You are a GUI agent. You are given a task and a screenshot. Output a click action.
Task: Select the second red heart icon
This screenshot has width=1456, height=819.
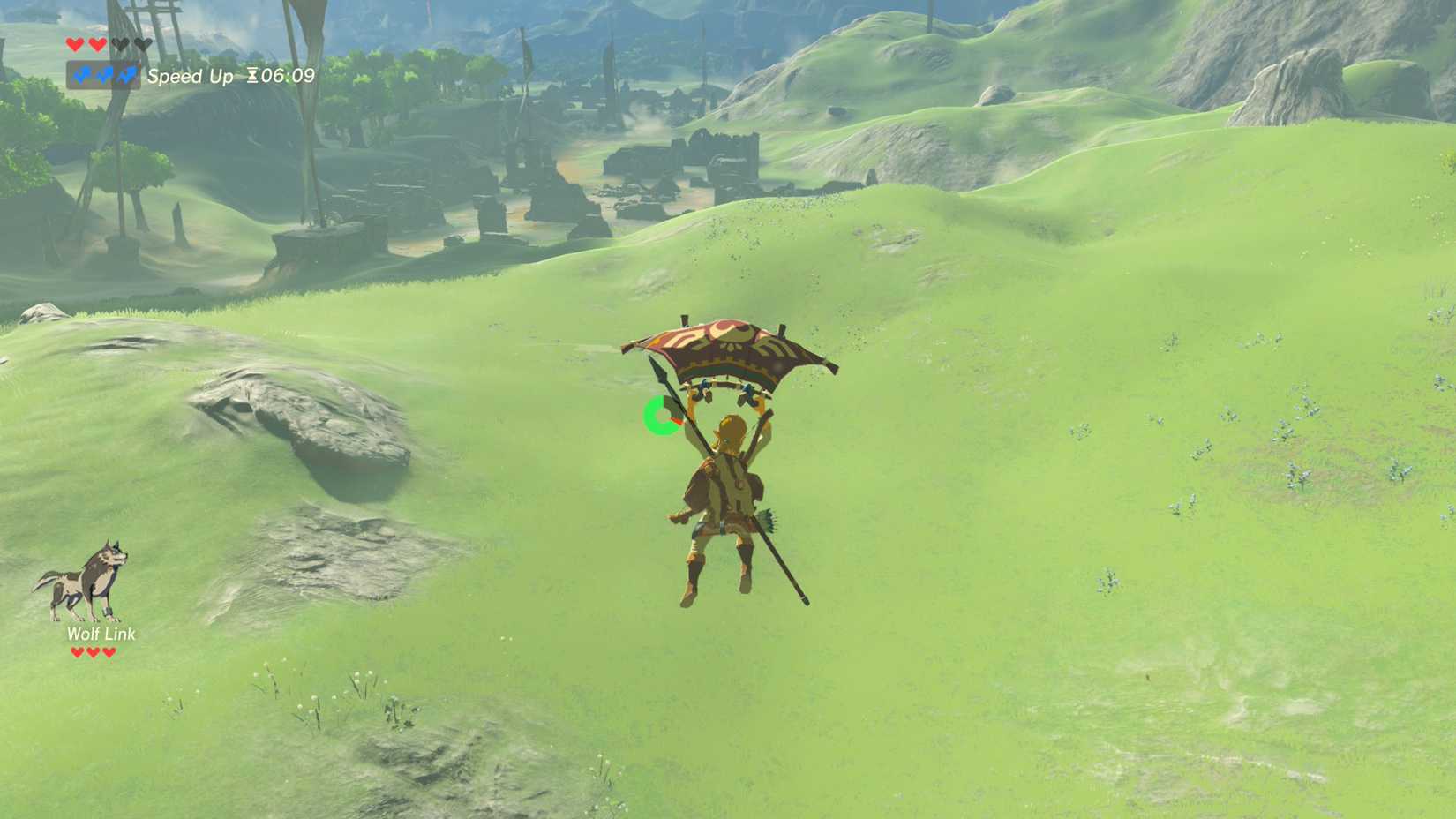pyautogui.click(x=95, y=45)
